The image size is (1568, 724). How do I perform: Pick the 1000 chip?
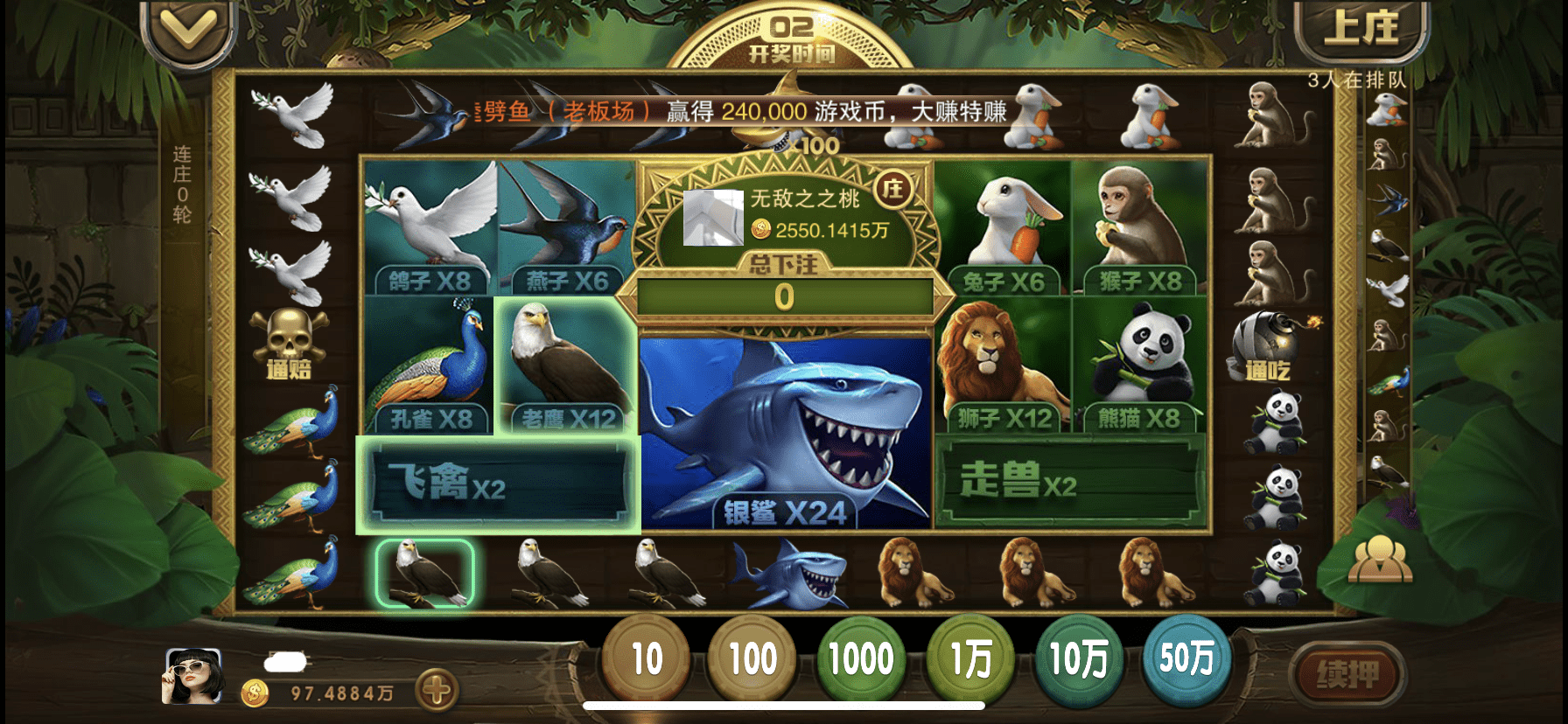861,659
